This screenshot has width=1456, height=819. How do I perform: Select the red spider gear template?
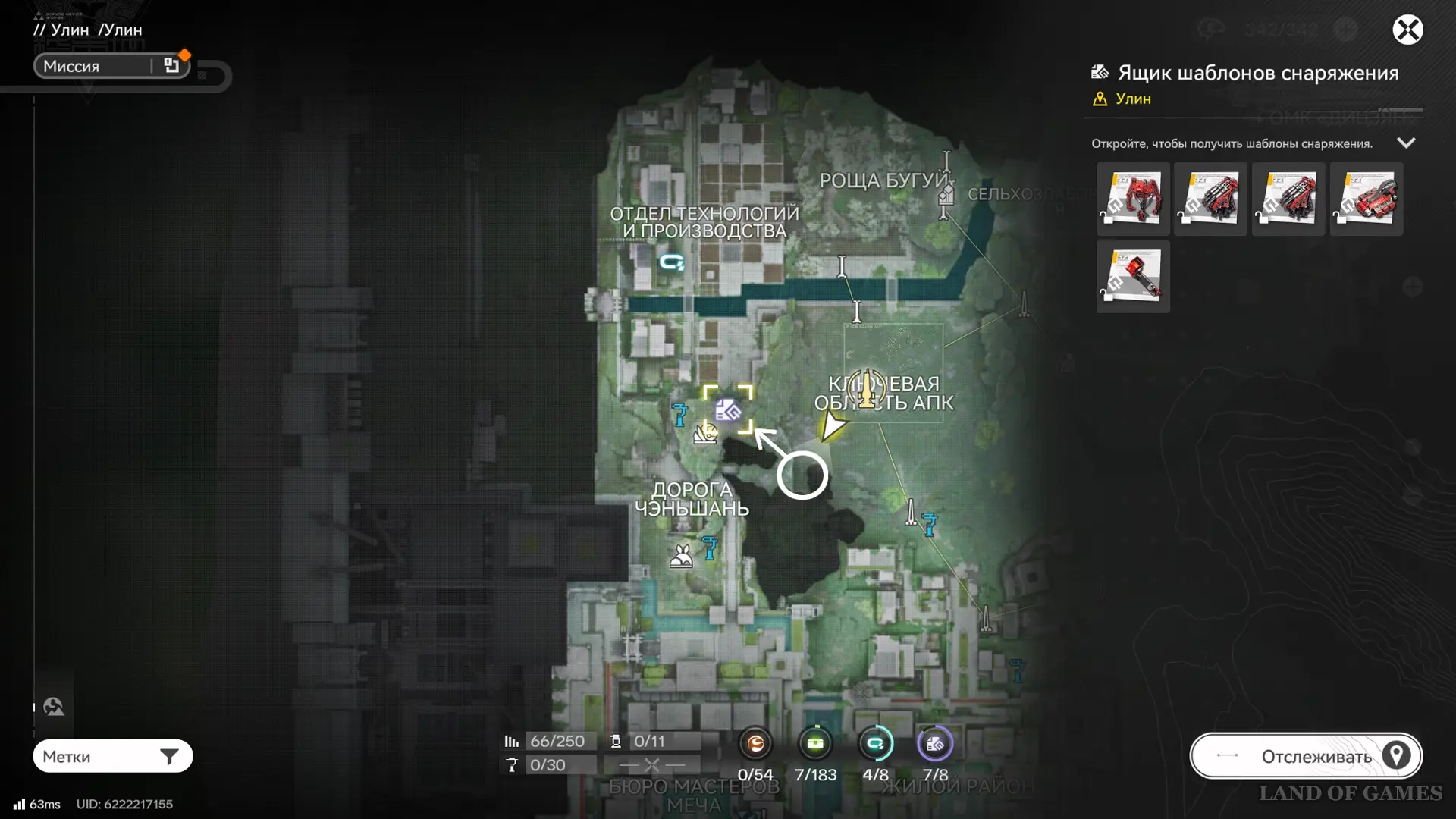1133,199
